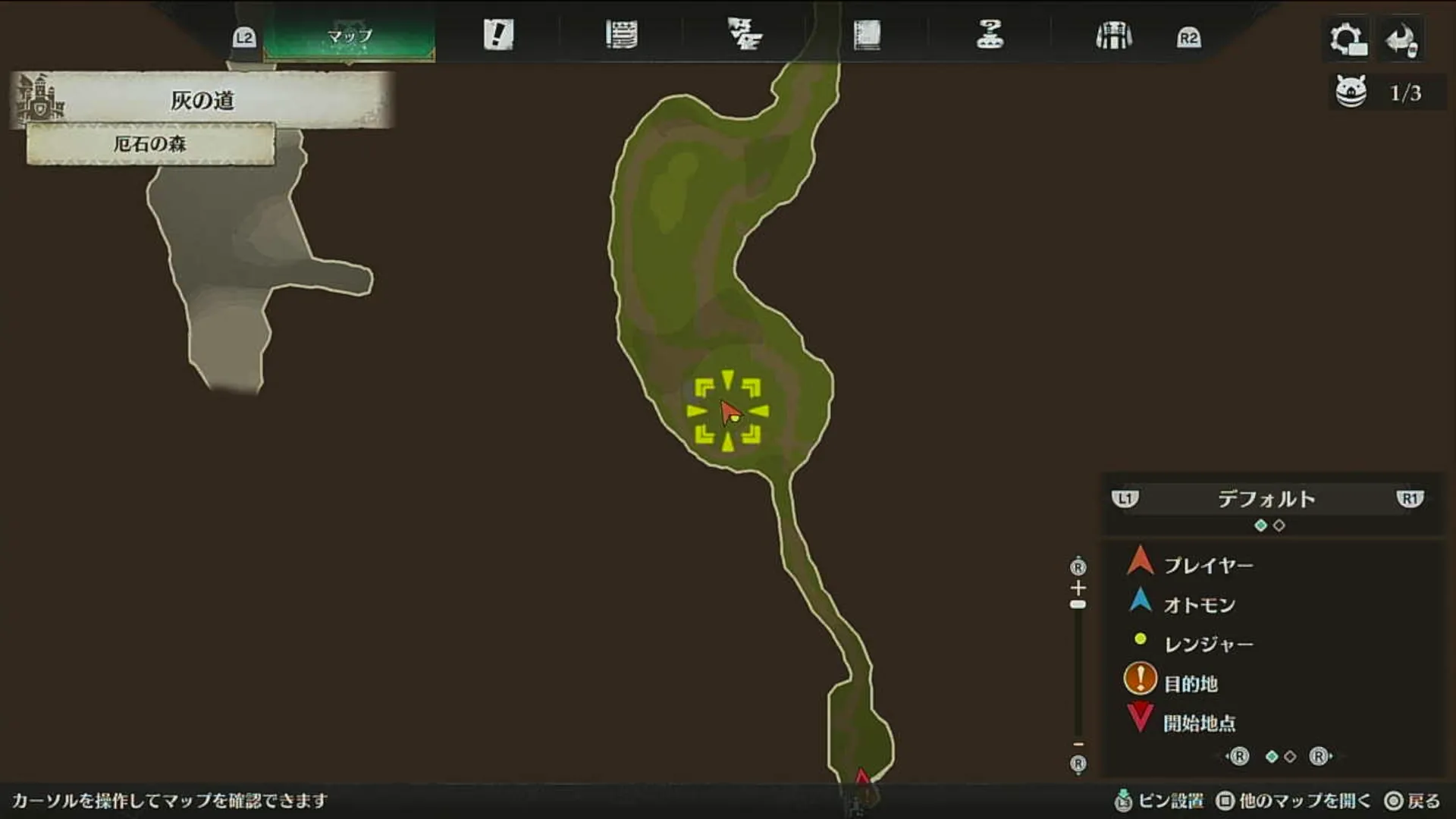The width and height of the screenshot is (1456, 819).
Task: Open the exclamation mark quest tab
Action: coord(498,35)
